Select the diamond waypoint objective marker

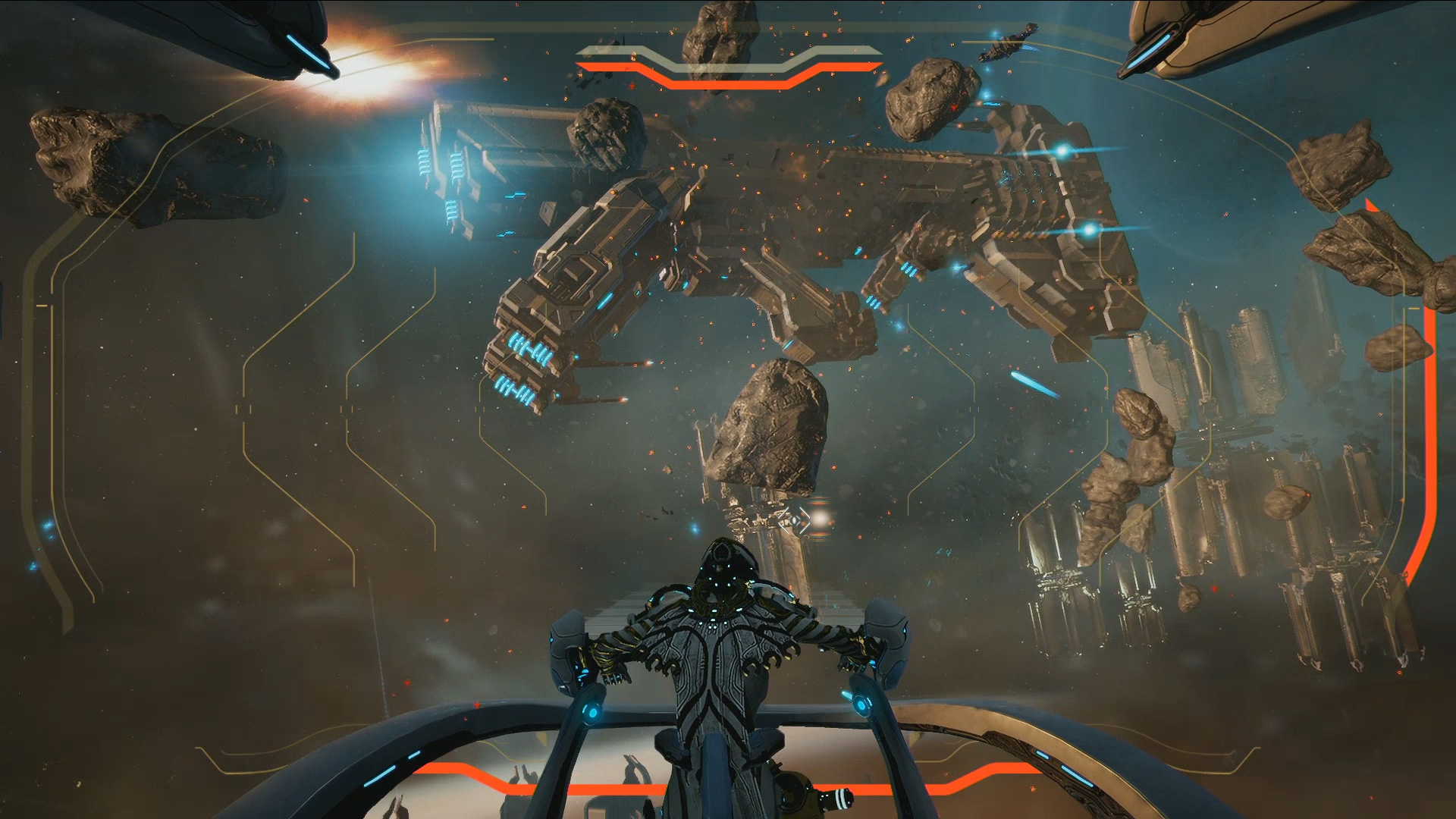794,520
